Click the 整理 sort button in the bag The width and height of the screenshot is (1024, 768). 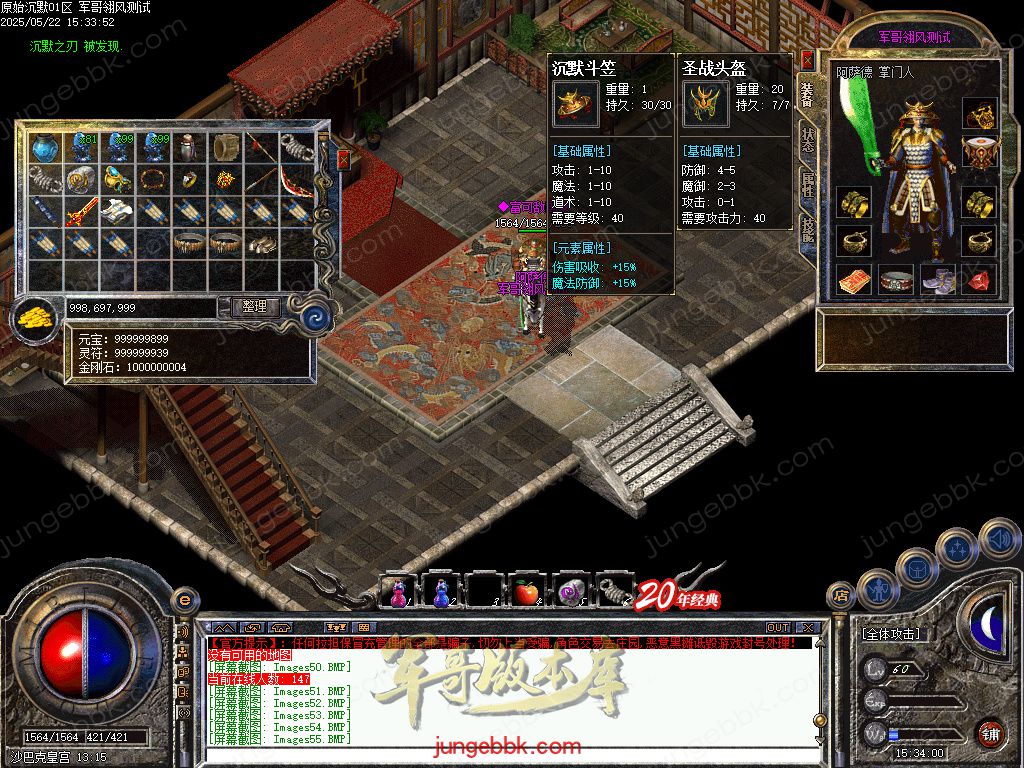click(254, 307)
